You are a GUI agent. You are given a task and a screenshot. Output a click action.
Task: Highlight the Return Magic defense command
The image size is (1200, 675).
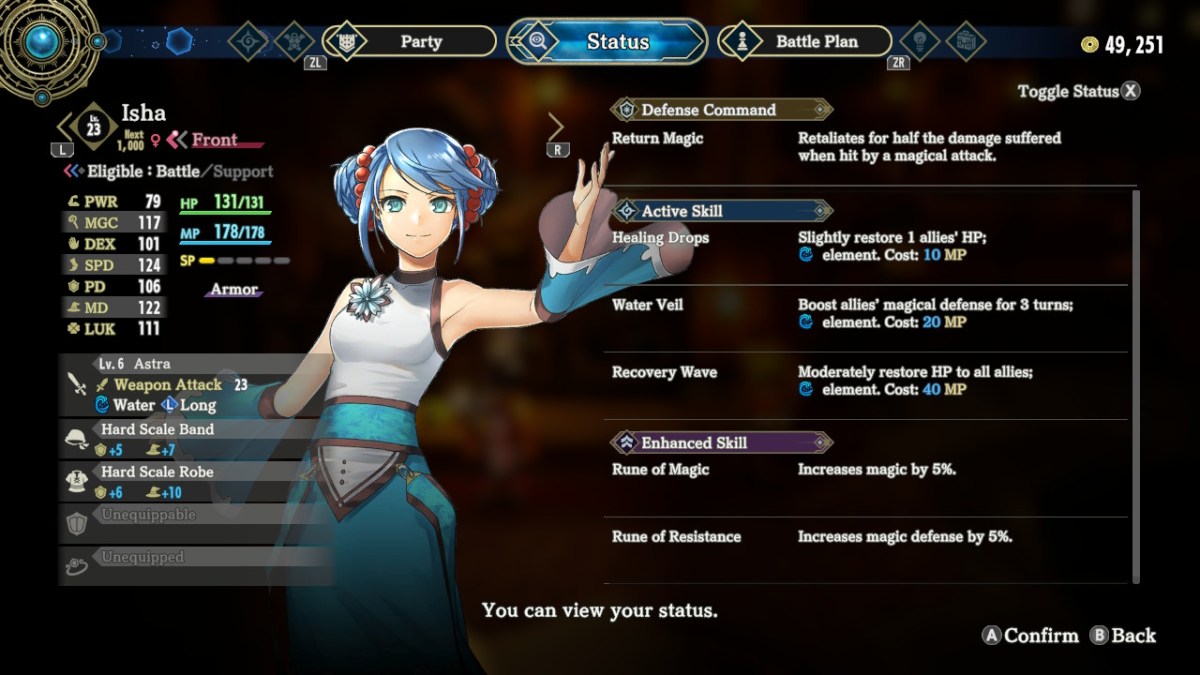[657, 138]
